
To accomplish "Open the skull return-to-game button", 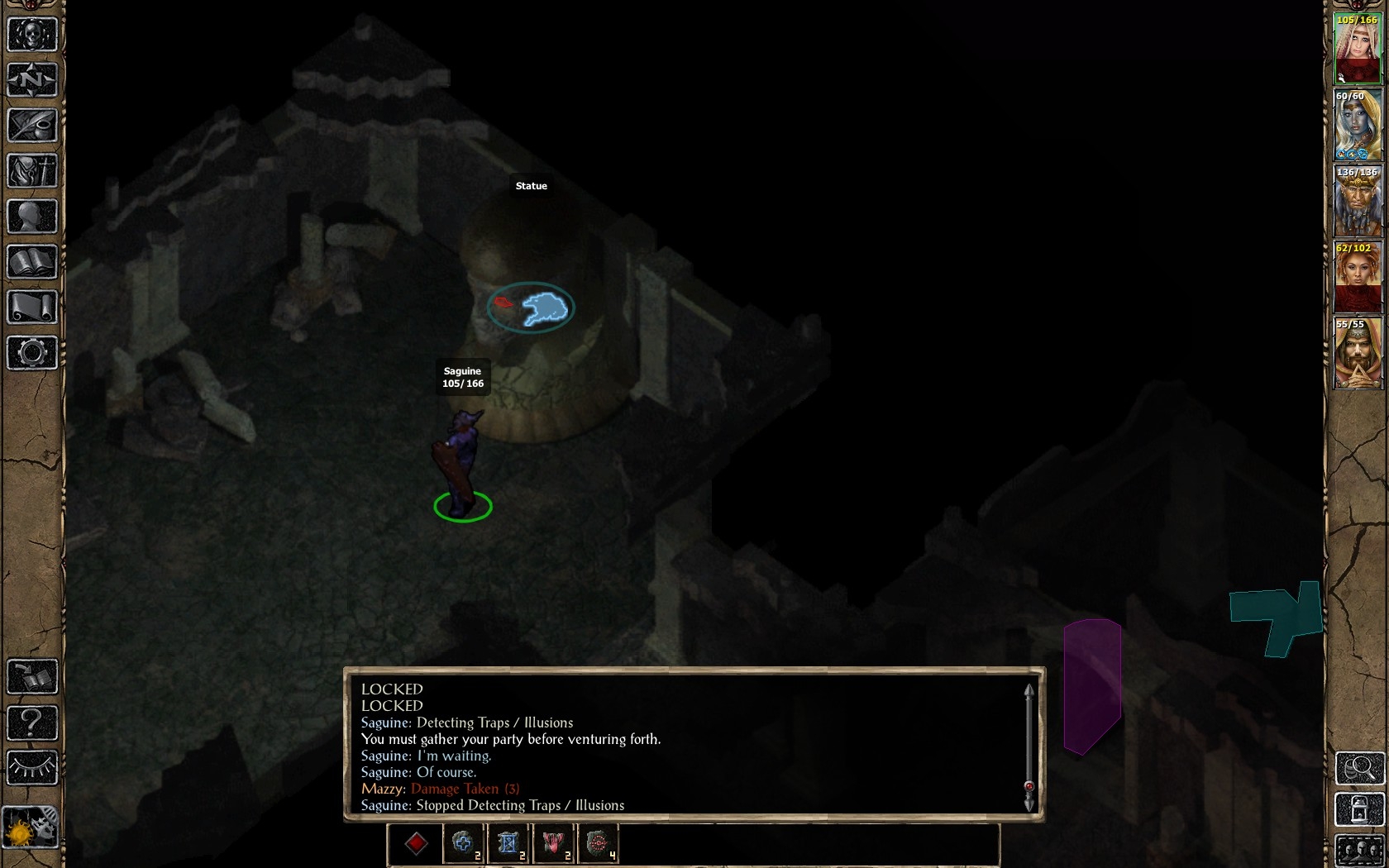I will click(32, 35).
